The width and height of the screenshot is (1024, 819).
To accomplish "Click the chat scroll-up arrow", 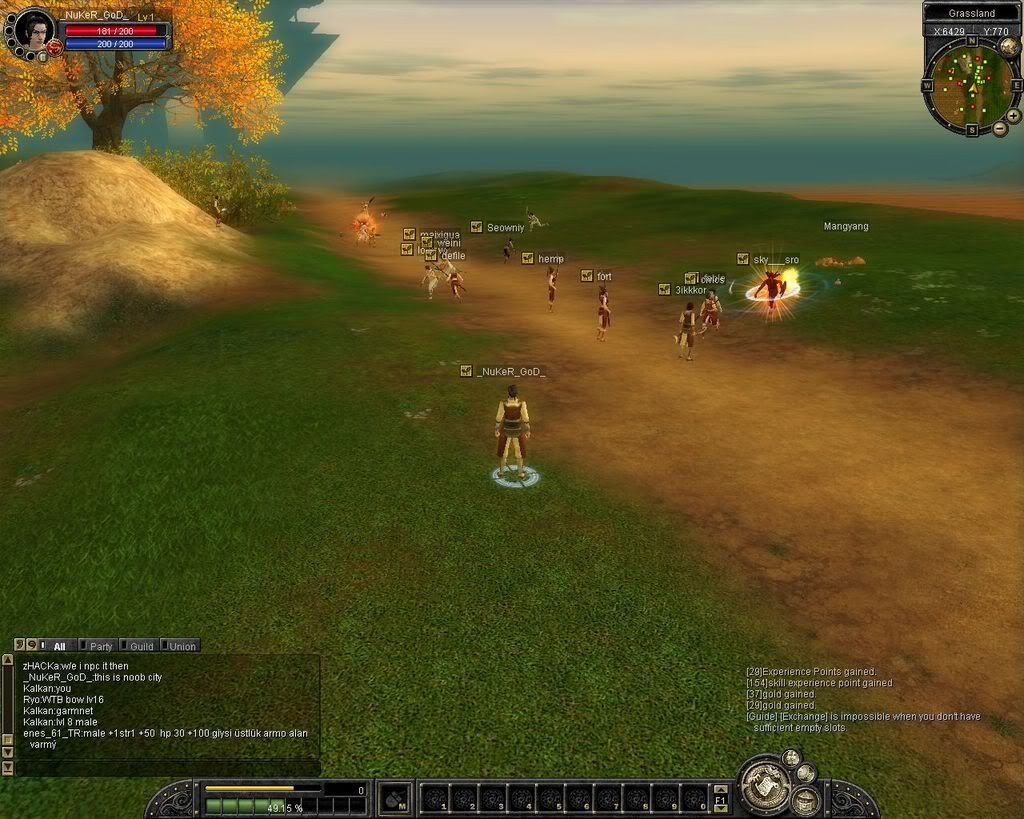I will (x=8, y=662).
